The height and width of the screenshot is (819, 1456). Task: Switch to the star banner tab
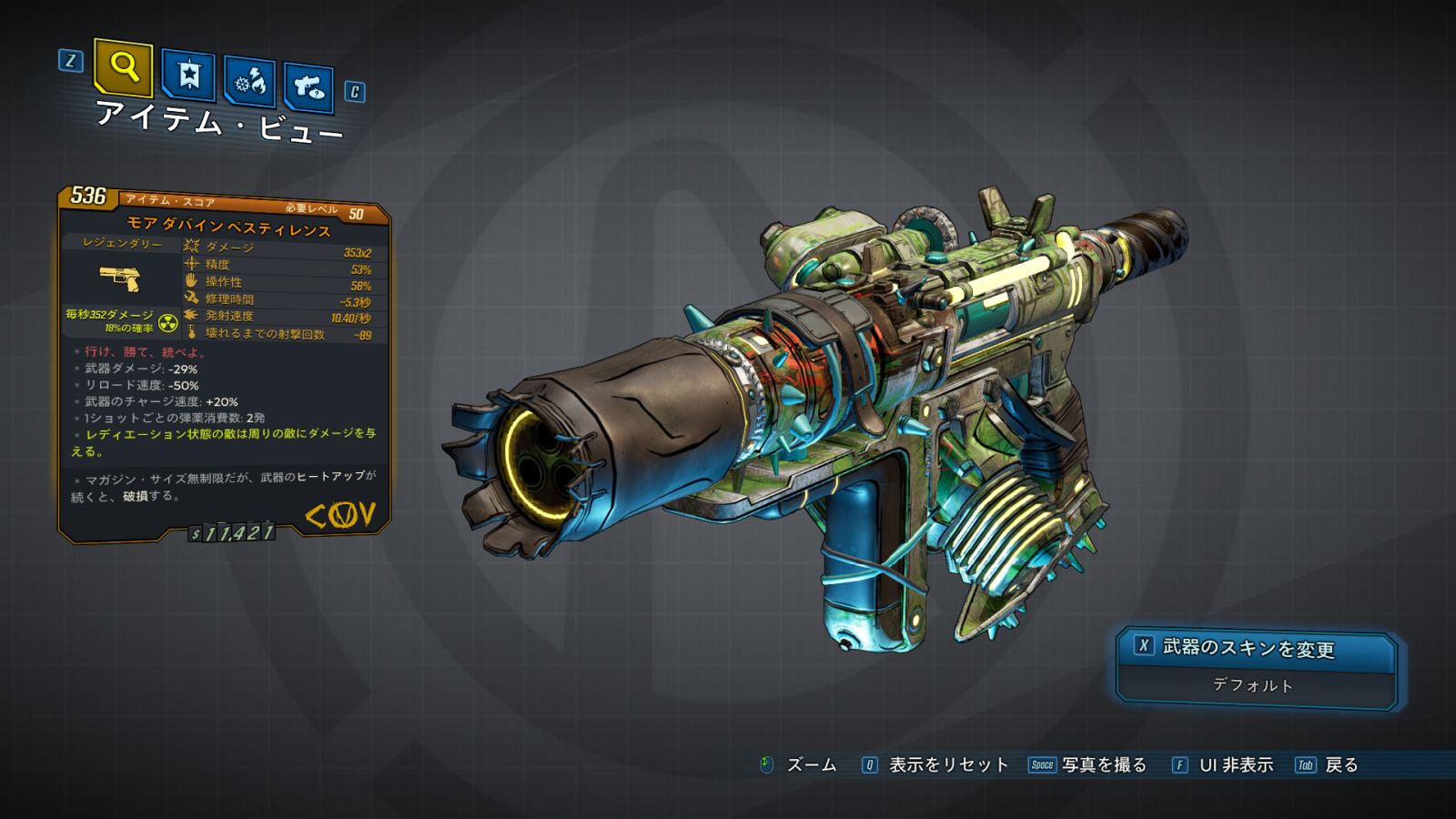click(188, 75)
